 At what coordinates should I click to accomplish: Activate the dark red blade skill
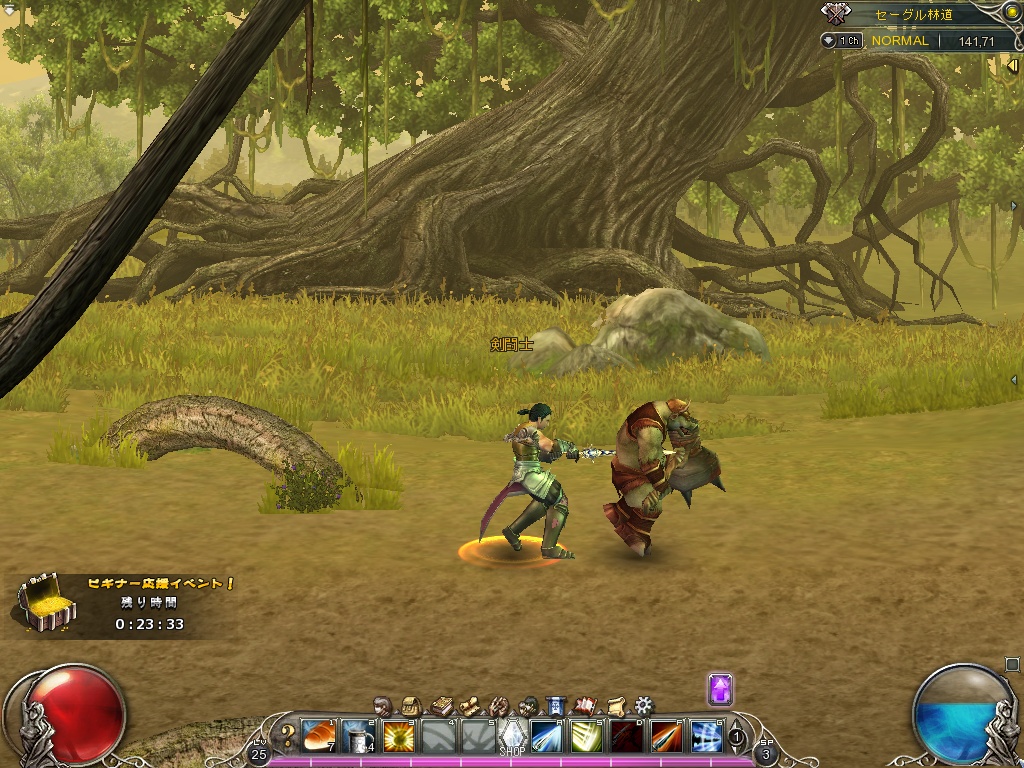pyautogui.click(x=626, y=736)
